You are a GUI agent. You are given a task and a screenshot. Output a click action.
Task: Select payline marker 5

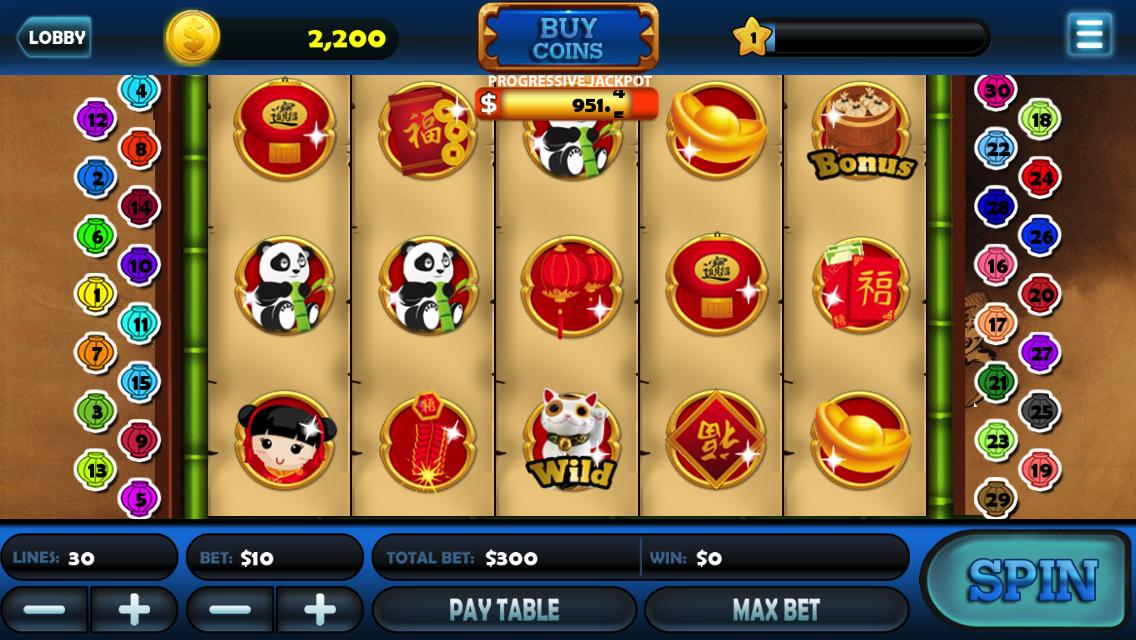tap(140, 498)
